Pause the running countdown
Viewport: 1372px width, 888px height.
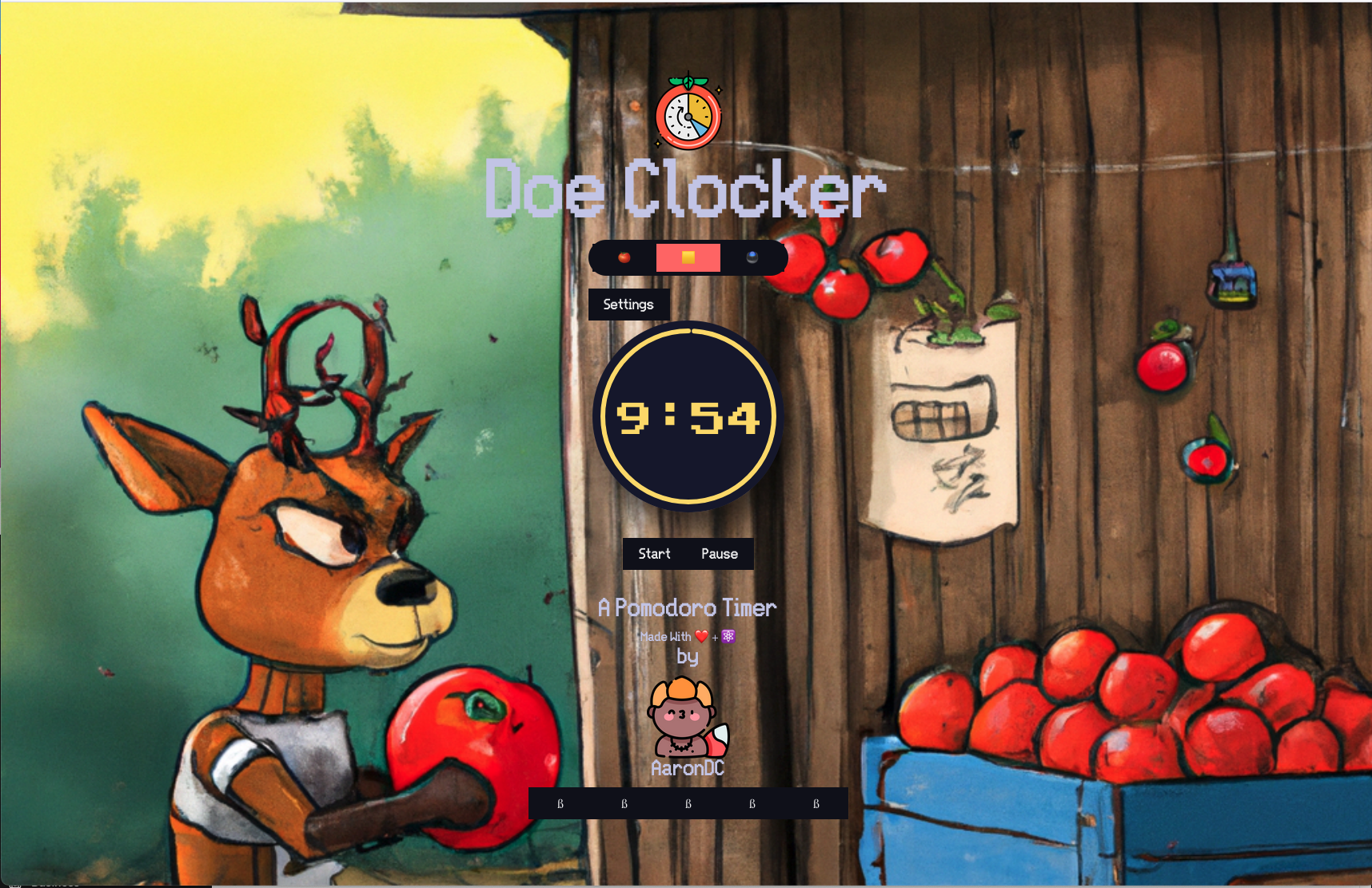pos(719,553)
